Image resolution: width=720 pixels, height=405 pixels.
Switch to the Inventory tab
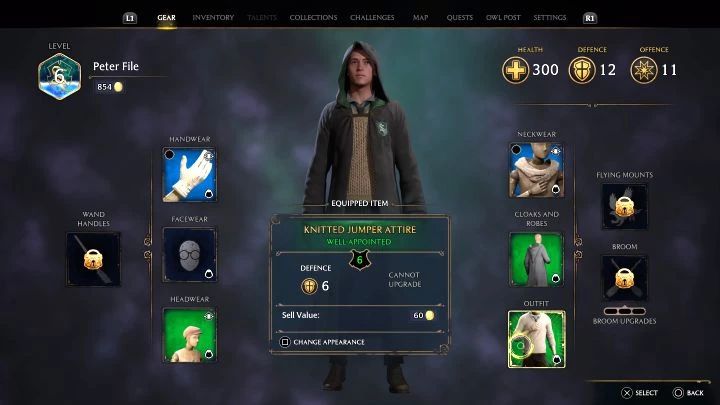(212, 18)
